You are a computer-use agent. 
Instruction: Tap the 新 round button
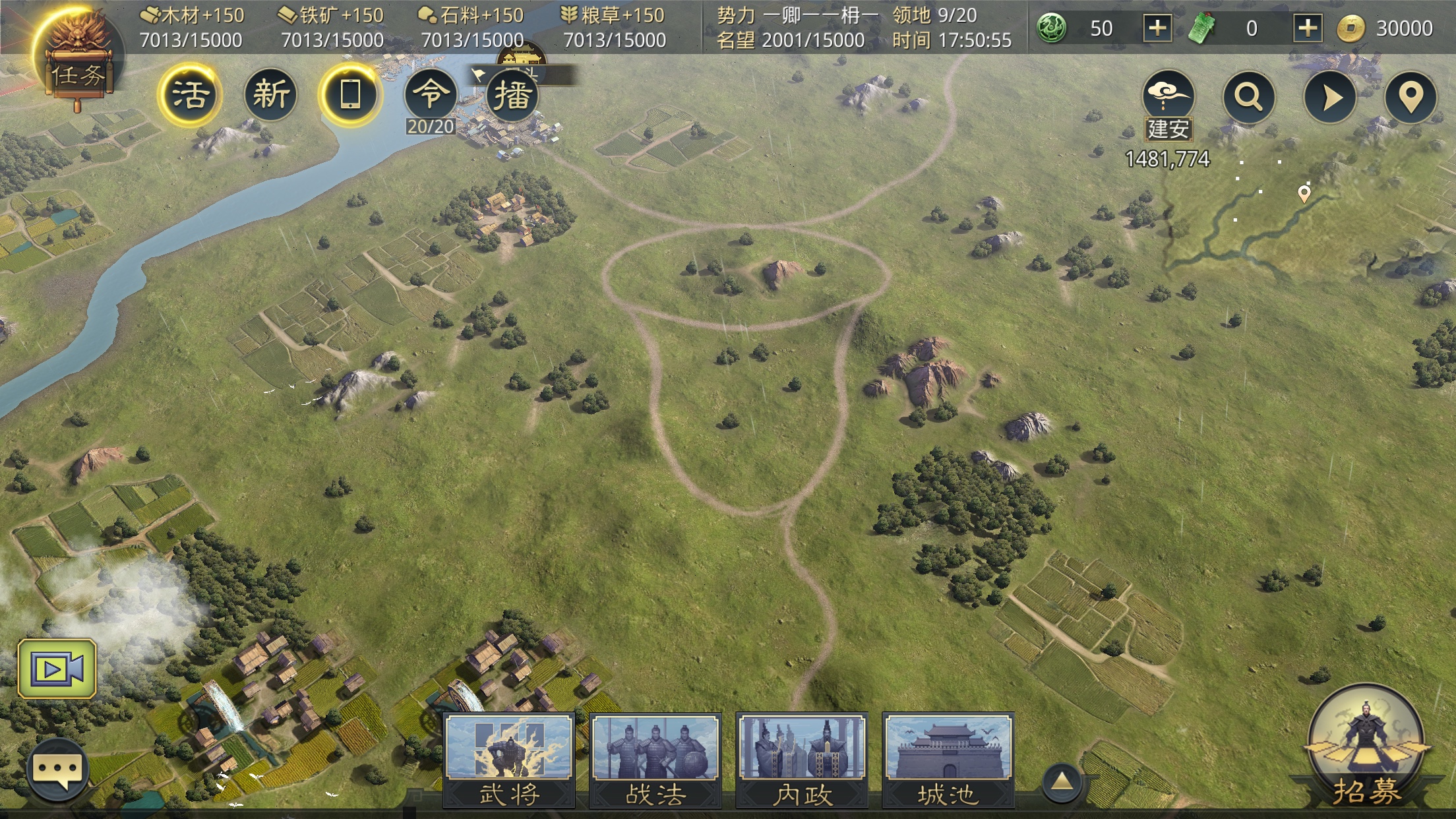[x=270, y=95]
